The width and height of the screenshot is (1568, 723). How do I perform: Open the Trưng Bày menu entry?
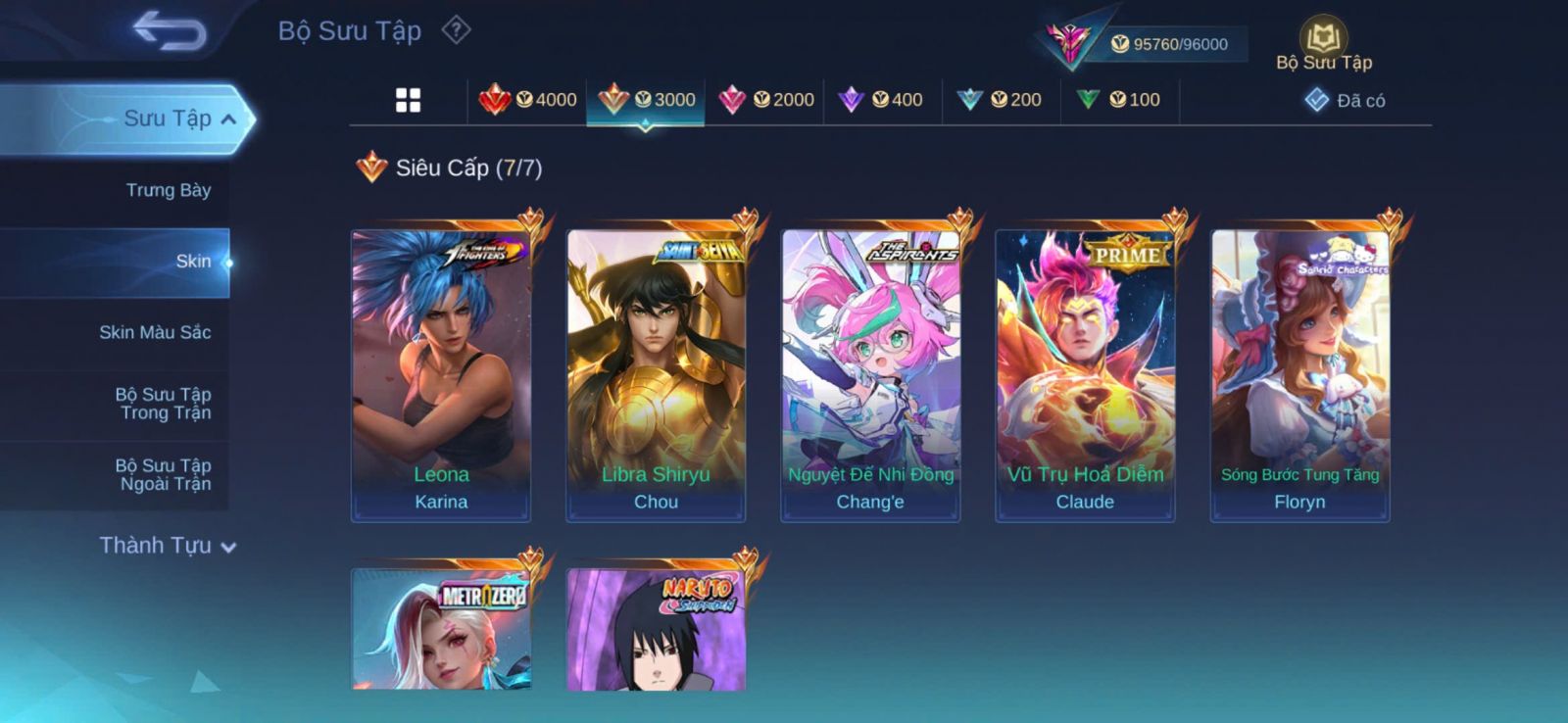(168, 190)
